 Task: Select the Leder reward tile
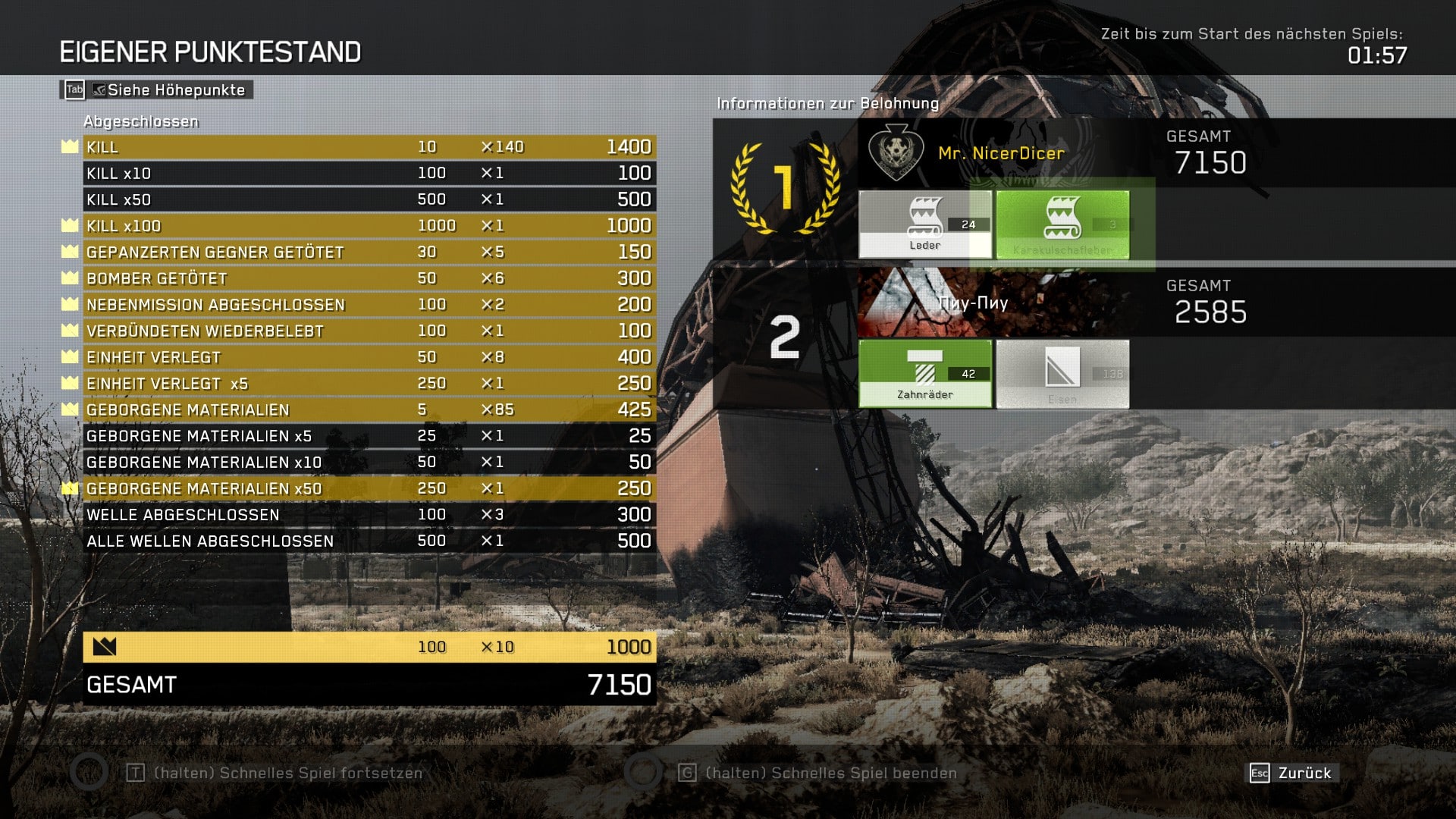pos(924,224)
